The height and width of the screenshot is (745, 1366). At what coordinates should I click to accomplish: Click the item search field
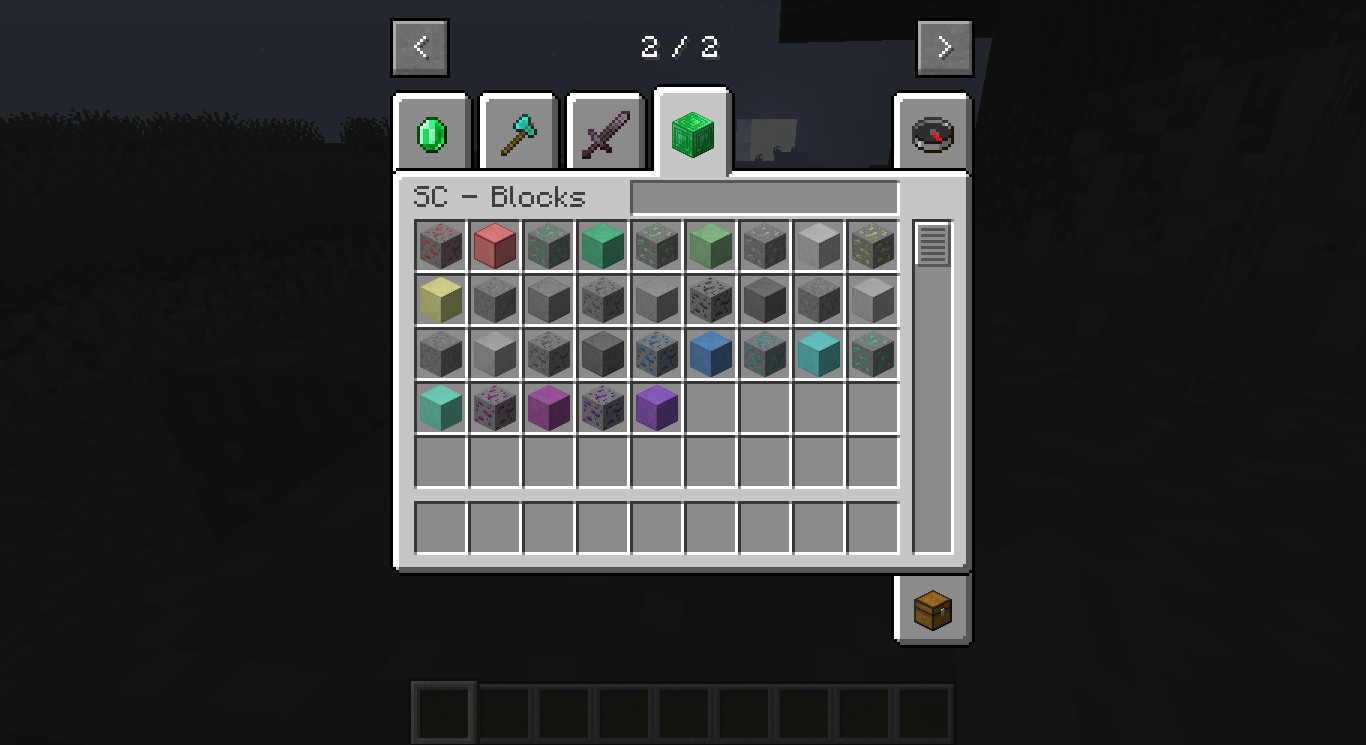click(763, 198)
